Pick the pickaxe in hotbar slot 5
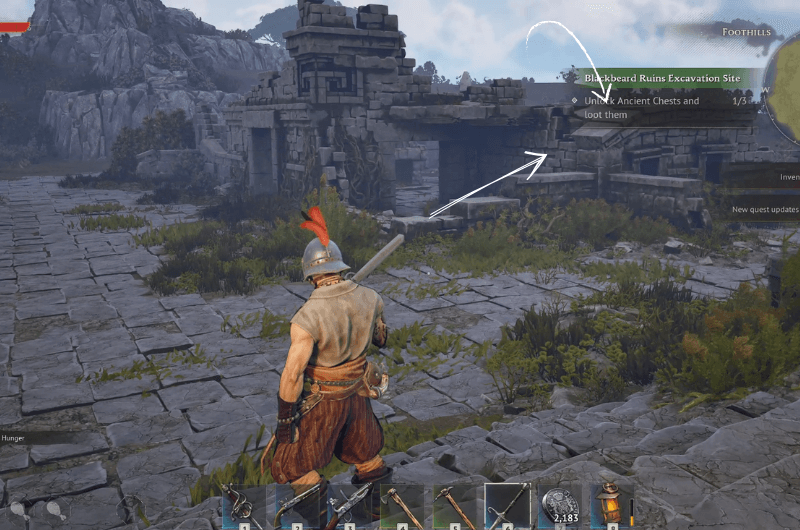This screenshot has height=530, width=800. (x=455, y=507)
